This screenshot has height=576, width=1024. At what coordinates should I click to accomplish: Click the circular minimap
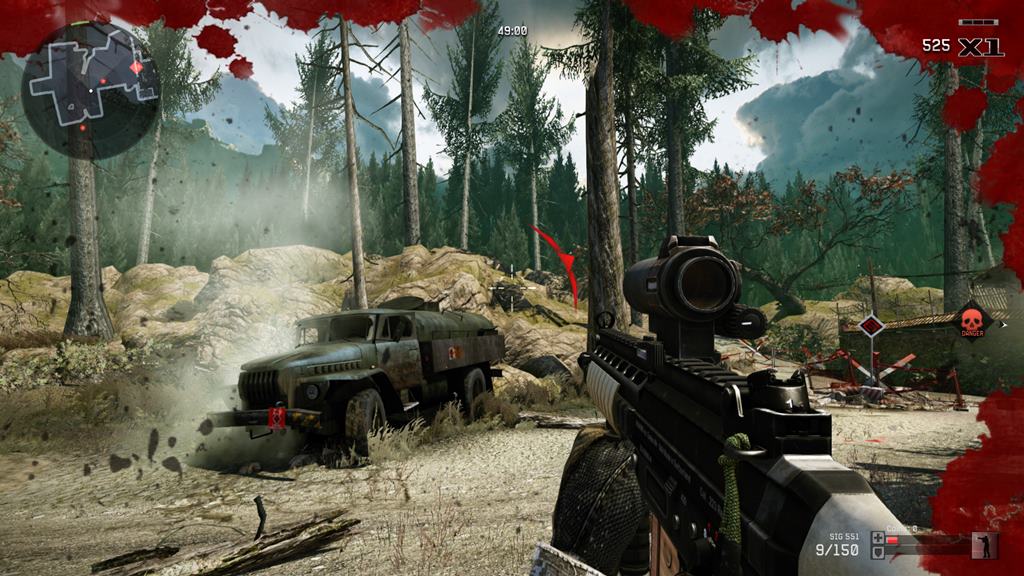pos(90,90)
